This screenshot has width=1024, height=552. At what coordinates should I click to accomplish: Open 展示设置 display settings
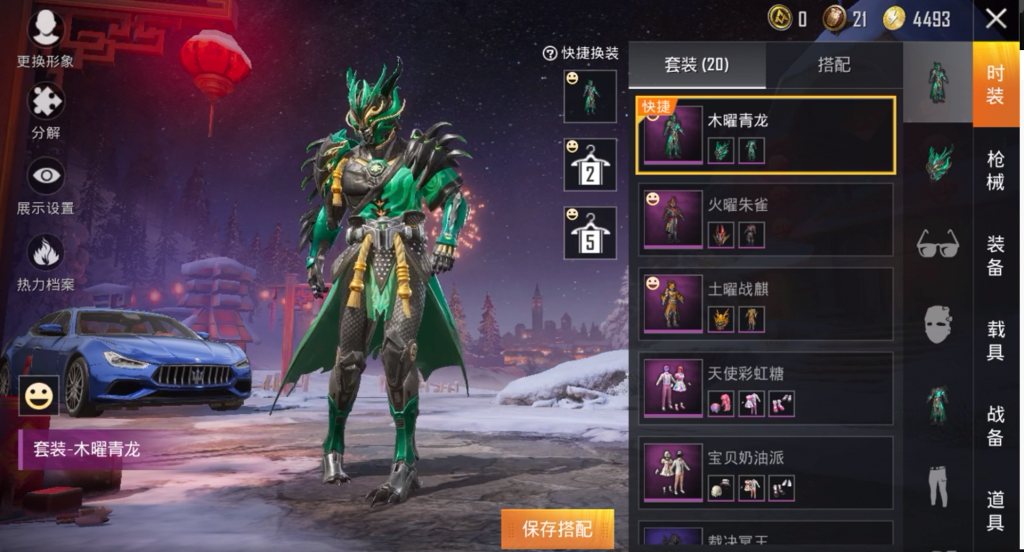[45, 184]
